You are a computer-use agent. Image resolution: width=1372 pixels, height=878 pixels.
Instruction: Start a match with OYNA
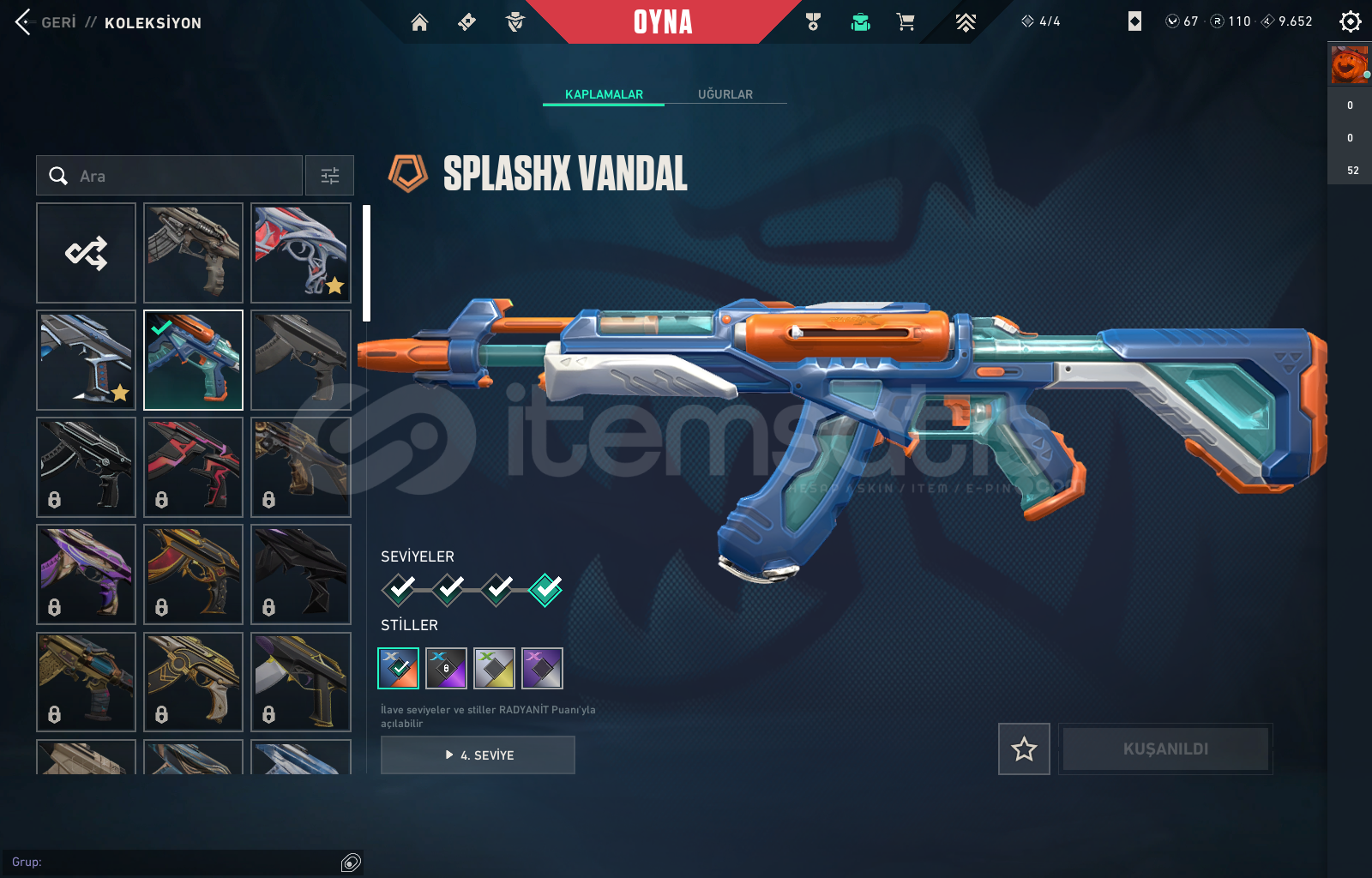663,22
